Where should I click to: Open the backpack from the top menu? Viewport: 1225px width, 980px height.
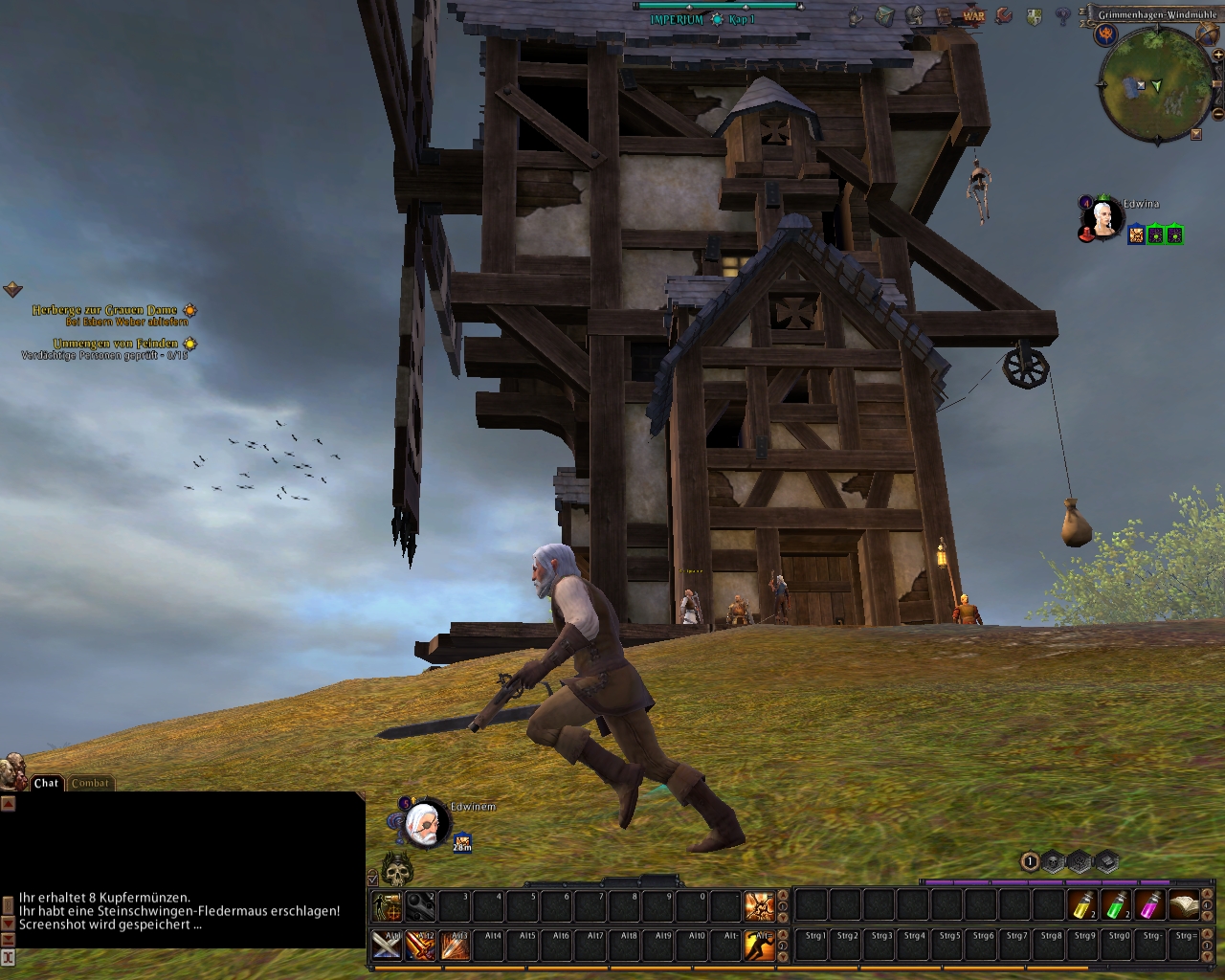pyautogui.click(x=886, y=15)
